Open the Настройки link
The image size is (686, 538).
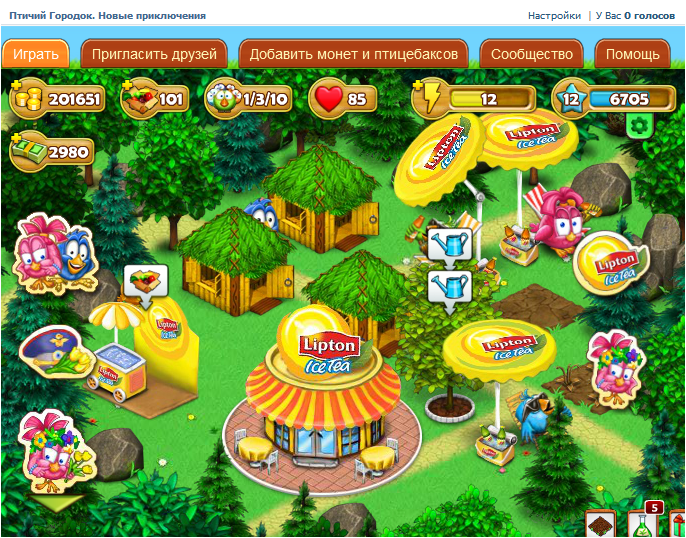tap(554, 16)
